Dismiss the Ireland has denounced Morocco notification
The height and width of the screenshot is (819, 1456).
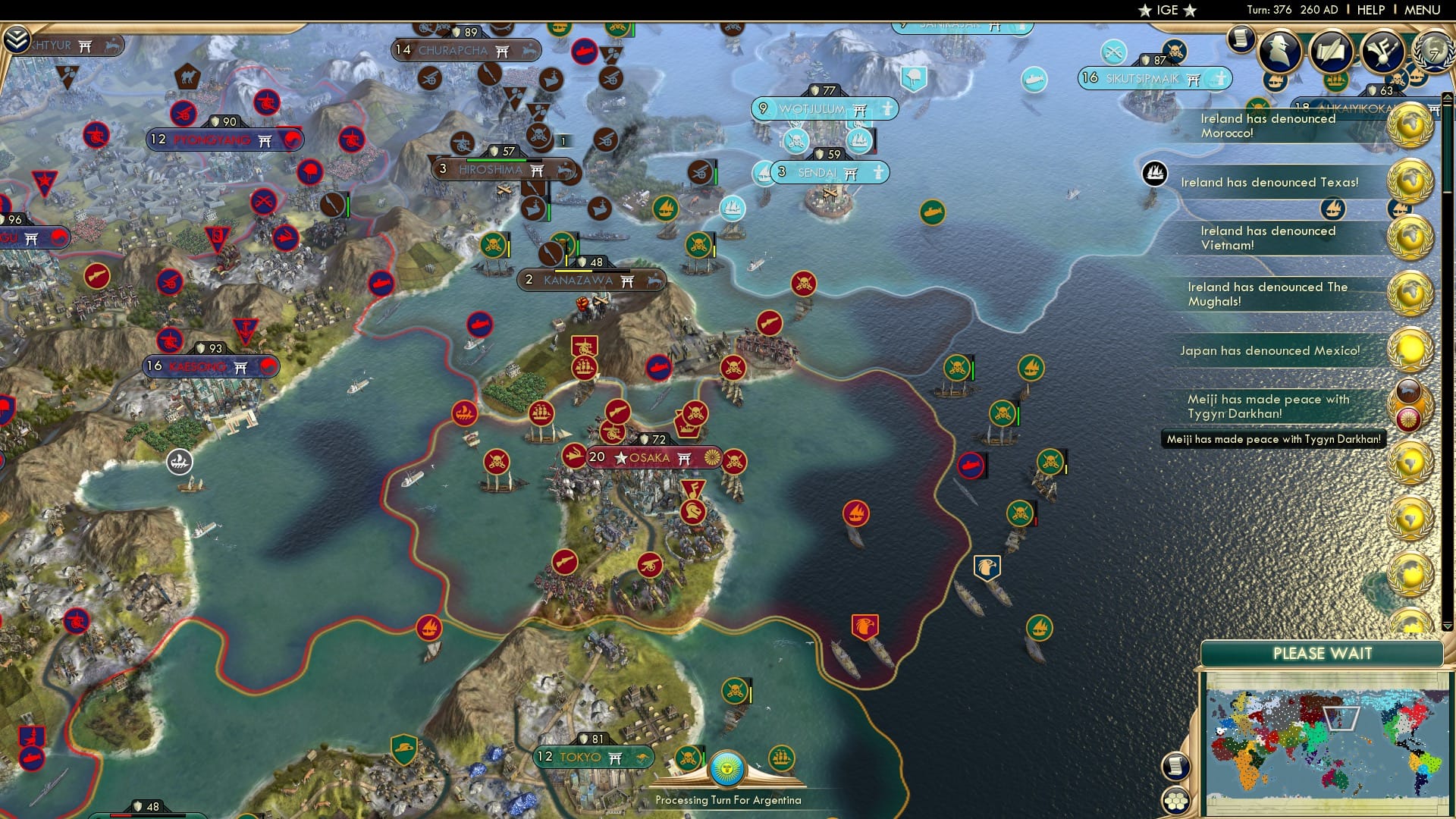coord(1267,125)
